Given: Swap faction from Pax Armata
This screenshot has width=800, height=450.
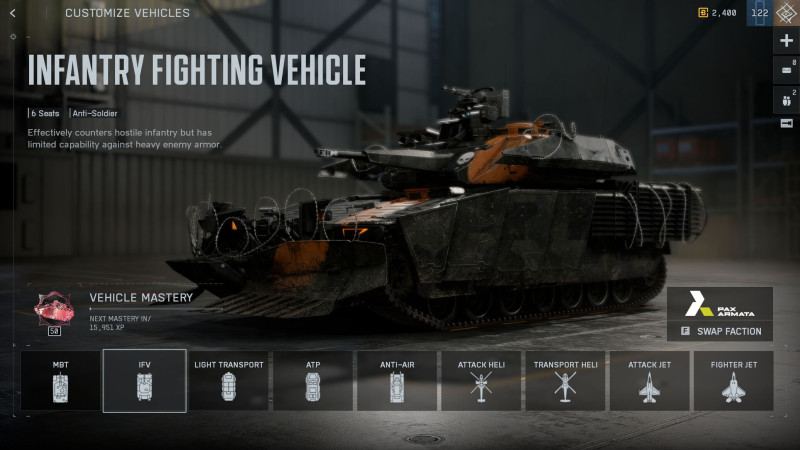Looking at the screenshot, I should pyautogui.click(x=720, y=331).
